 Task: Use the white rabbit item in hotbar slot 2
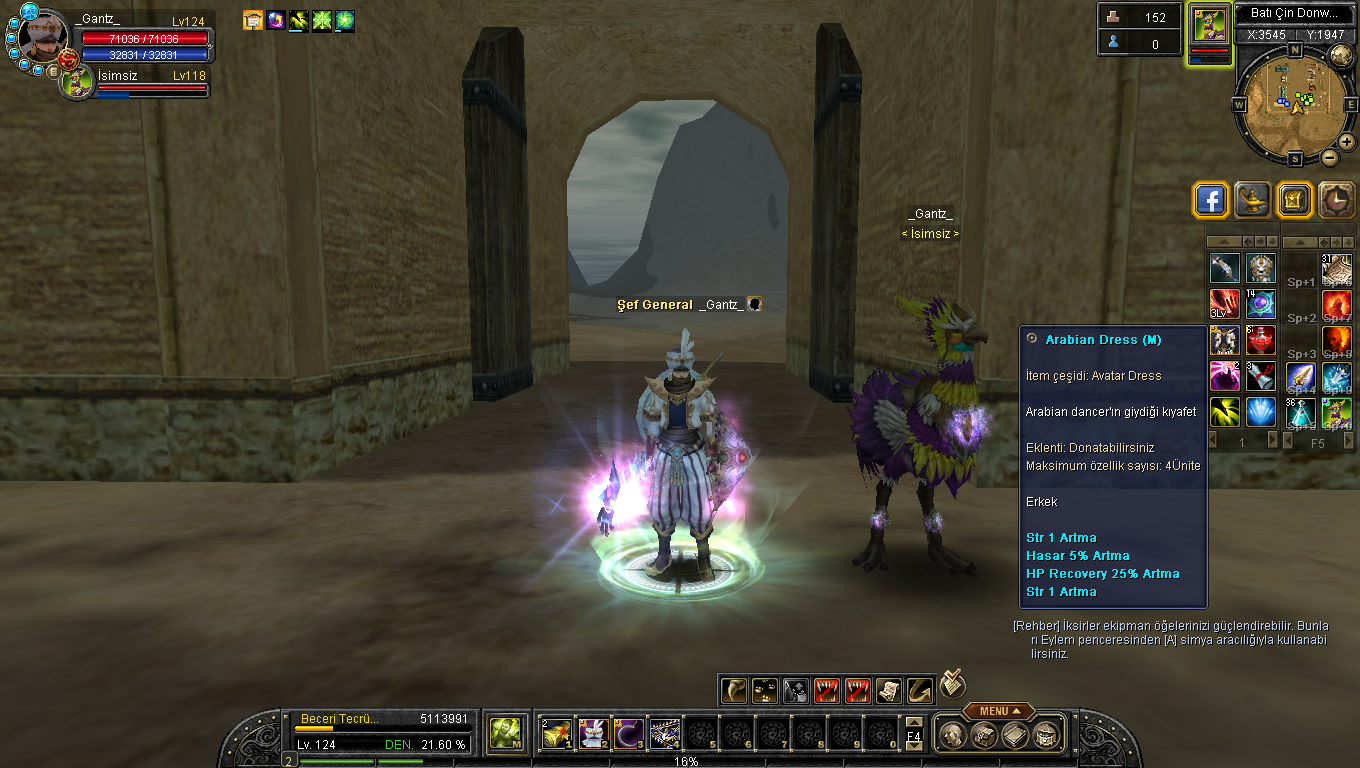(x=595, y=735)
